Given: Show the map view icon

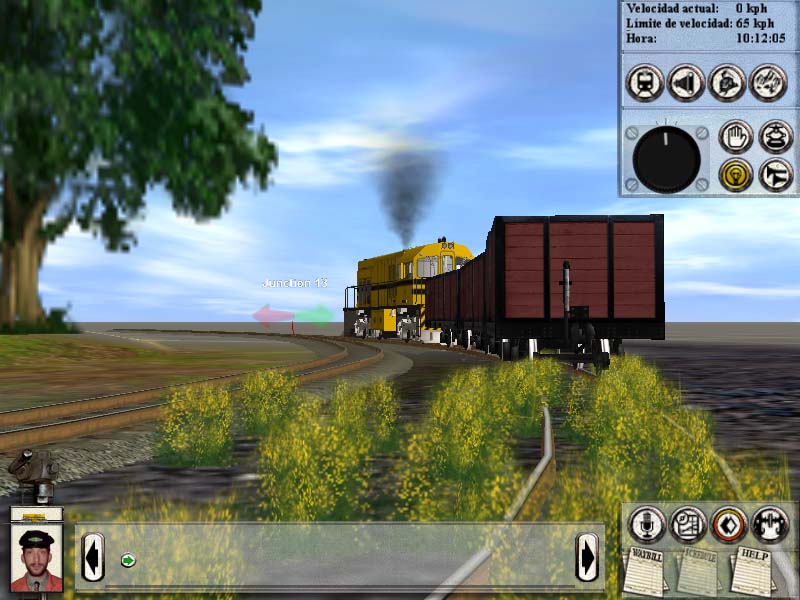Looking at the screenshot, I should [x=688, y=523].
